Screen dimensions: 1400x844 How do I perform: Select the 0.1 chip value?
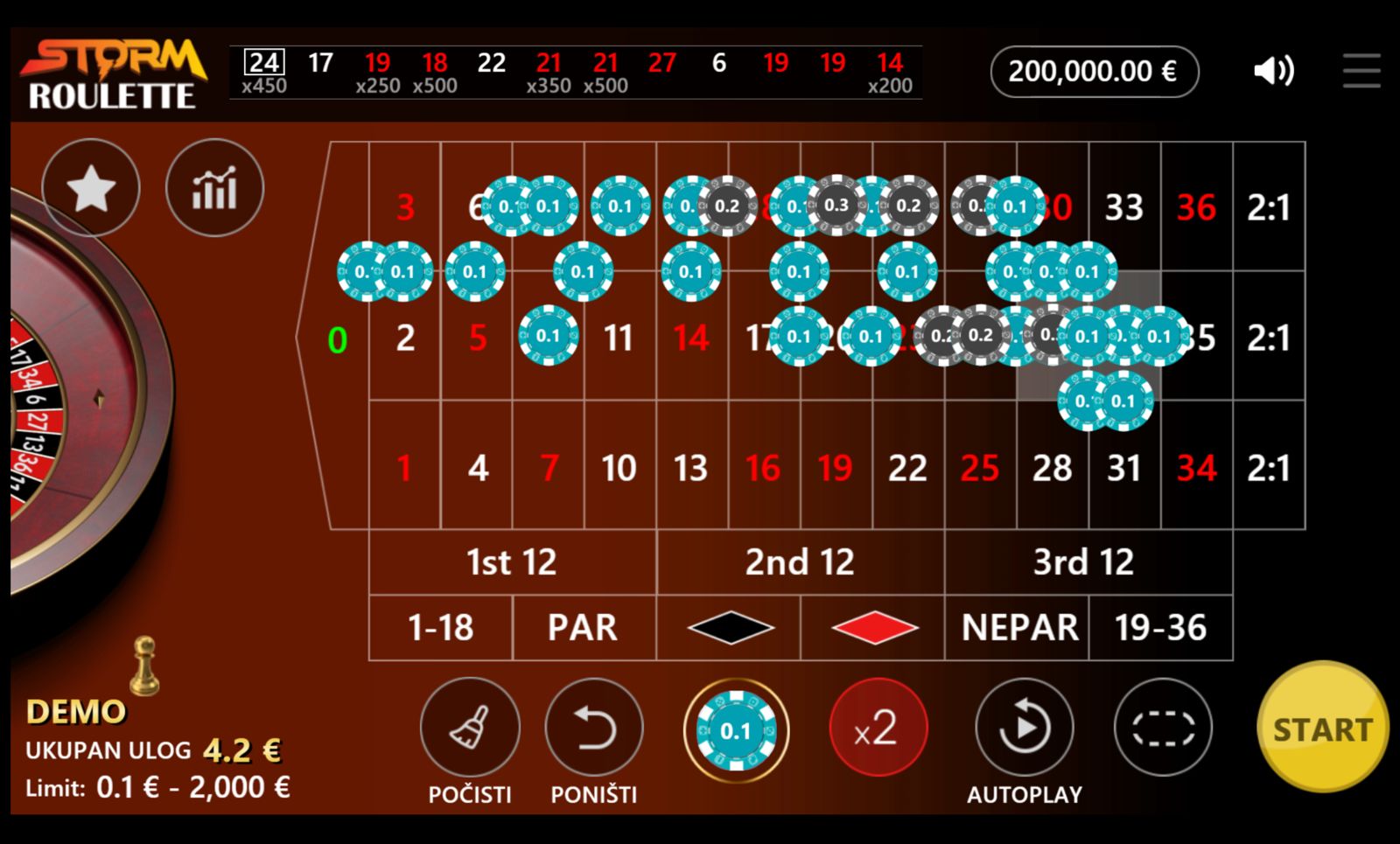(736, 729)
